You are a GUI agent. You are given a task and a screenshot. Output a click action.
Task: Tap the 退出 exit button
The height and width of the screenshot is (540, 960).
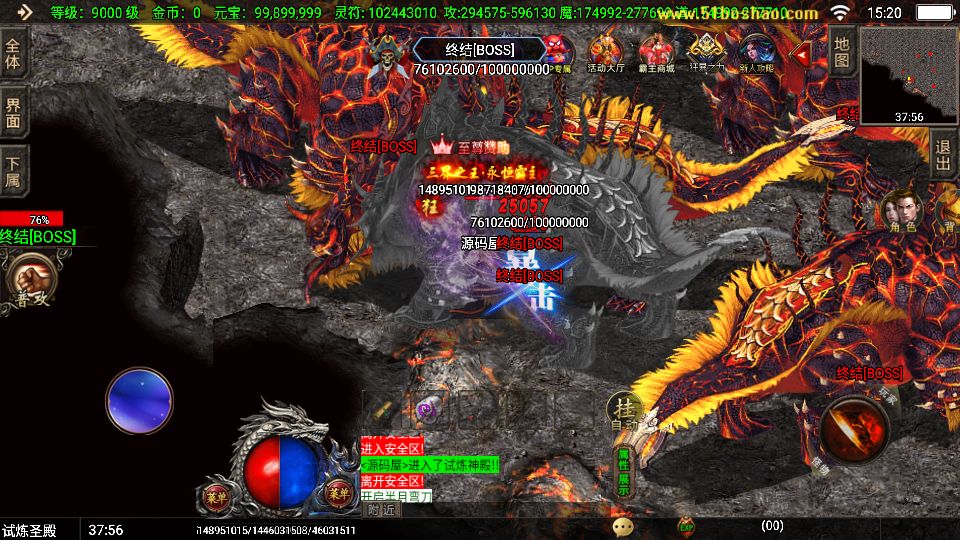click(943, 154)
